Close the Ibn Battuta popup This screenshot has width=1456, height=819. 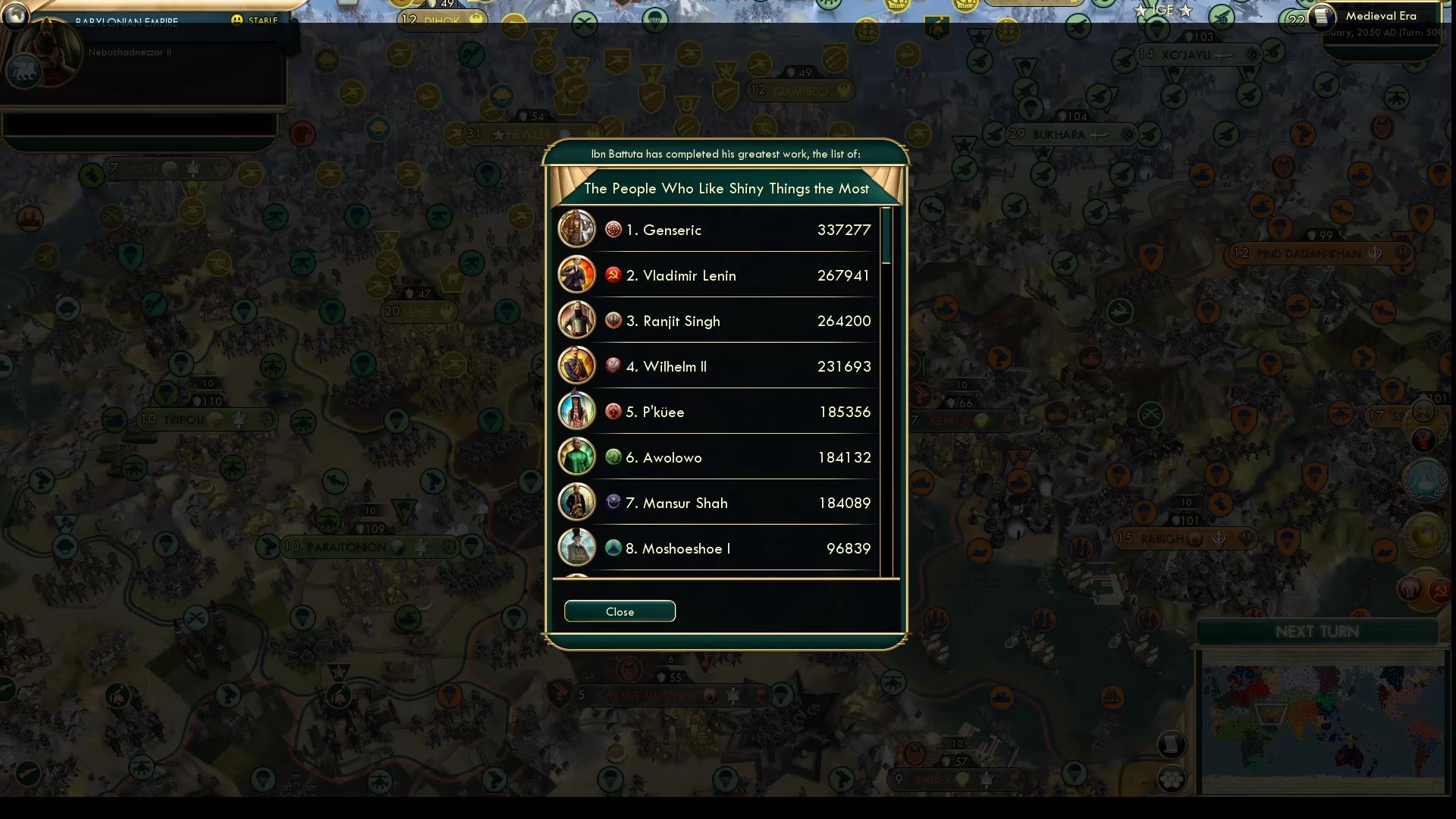pyautogui.click(x=620, y=611)
